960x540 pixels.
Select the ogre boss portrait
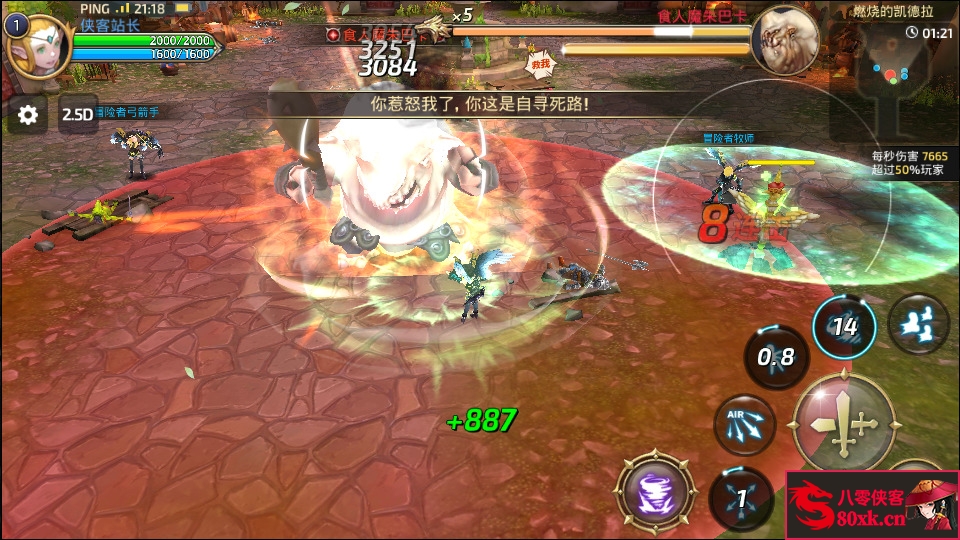tap(784, 40)
